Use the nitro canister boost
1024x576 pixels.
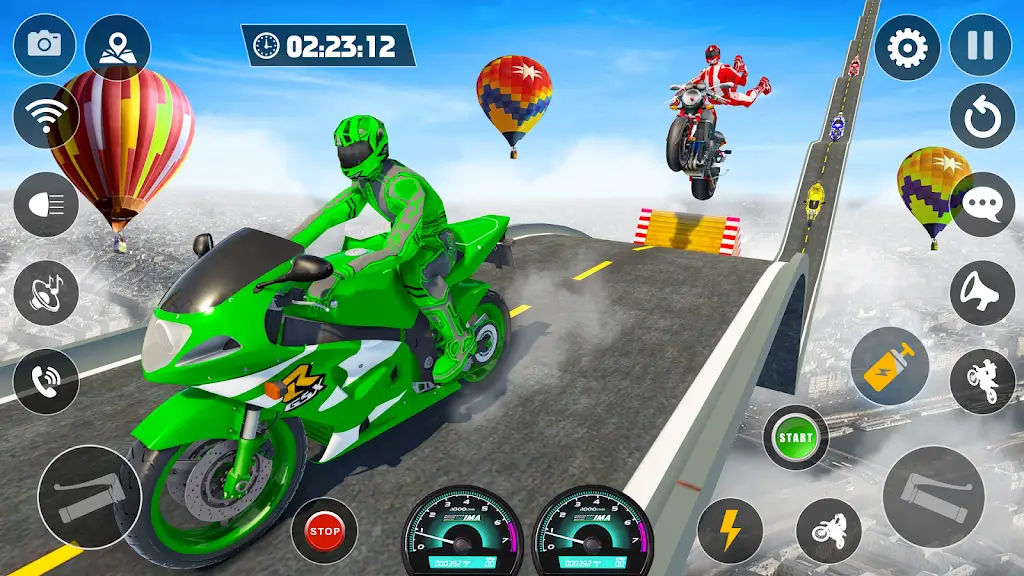(x=890, y=367)
